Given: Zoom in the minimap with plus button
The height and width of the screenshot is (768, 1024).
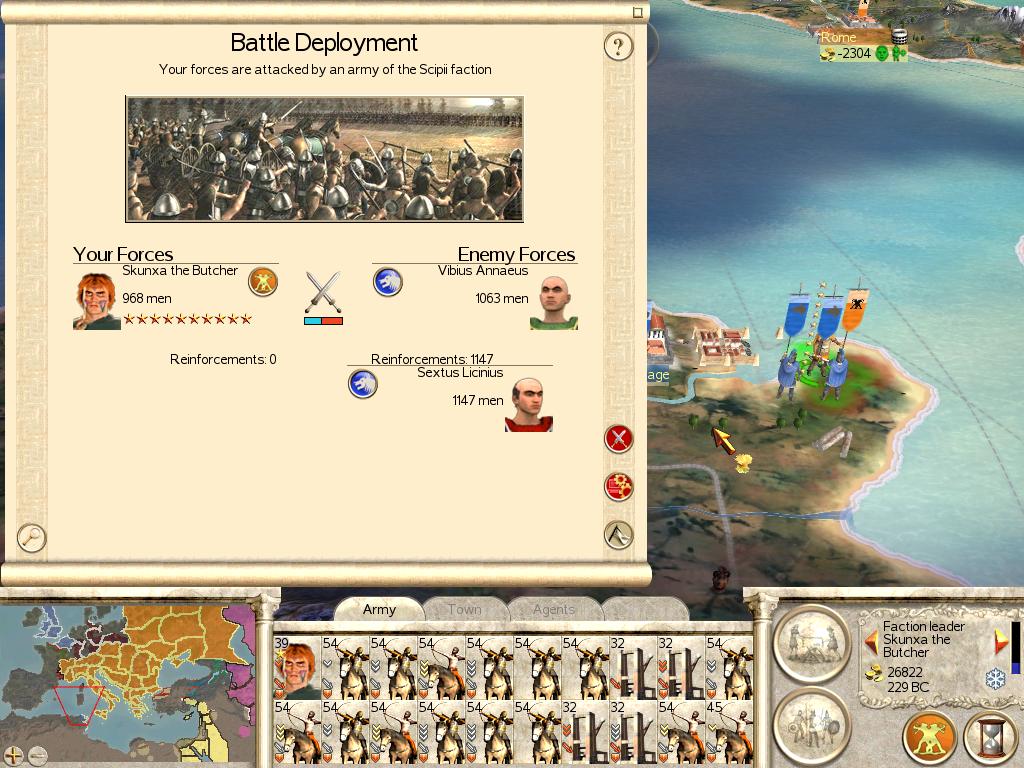Looking at the screenshot, I should pyautogui.click(x=14, y=755).
